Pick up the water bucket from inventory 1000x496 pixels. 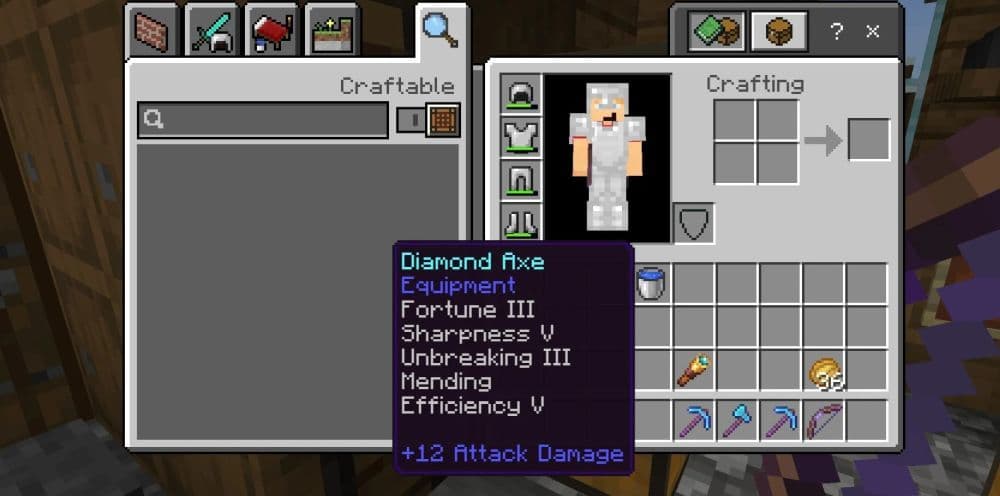pyautogui.click(x=651, y=284)
